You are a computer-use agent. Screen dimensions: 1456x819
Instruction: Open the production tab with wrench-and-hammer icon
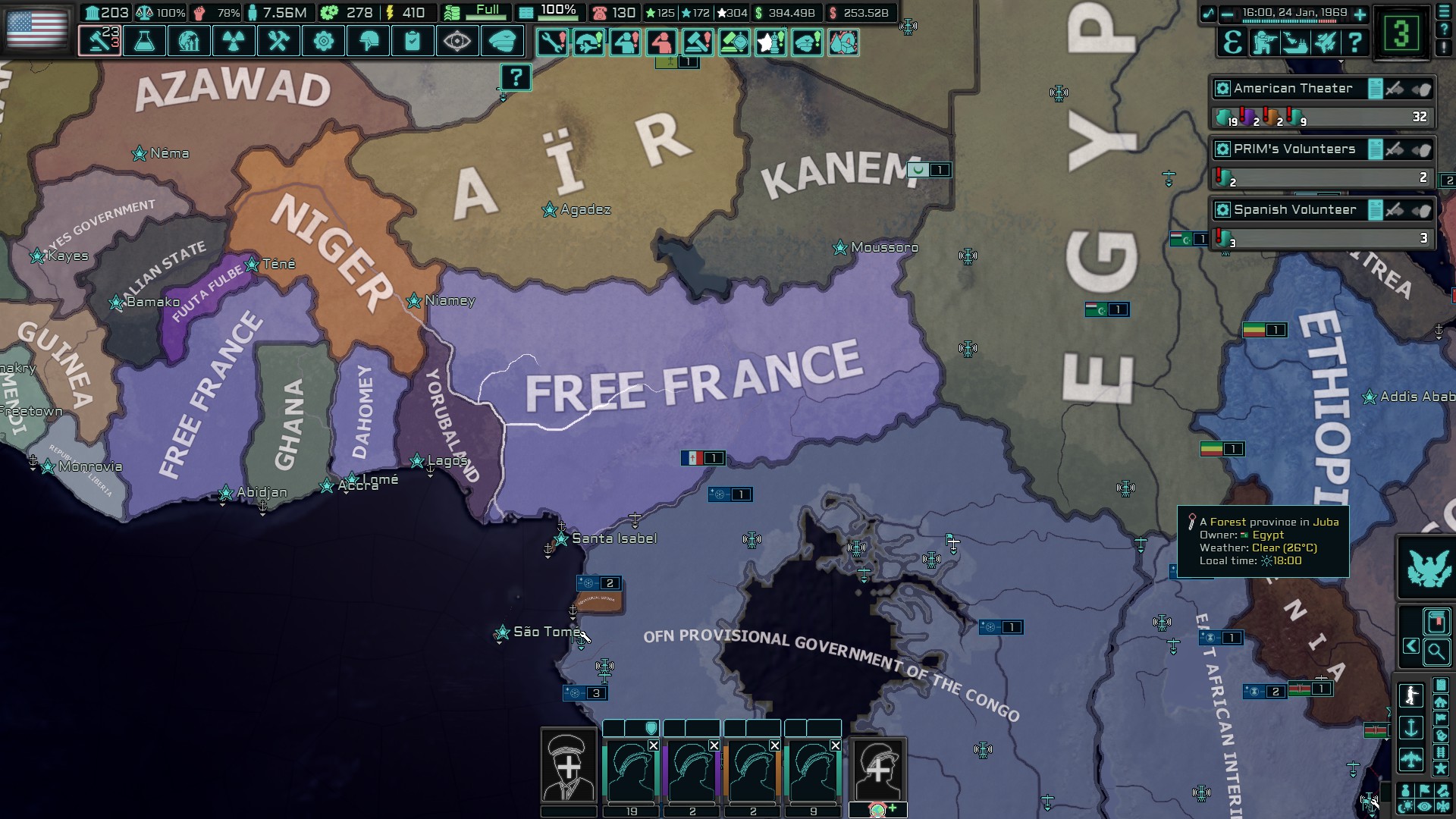click(x=279, y=42)
